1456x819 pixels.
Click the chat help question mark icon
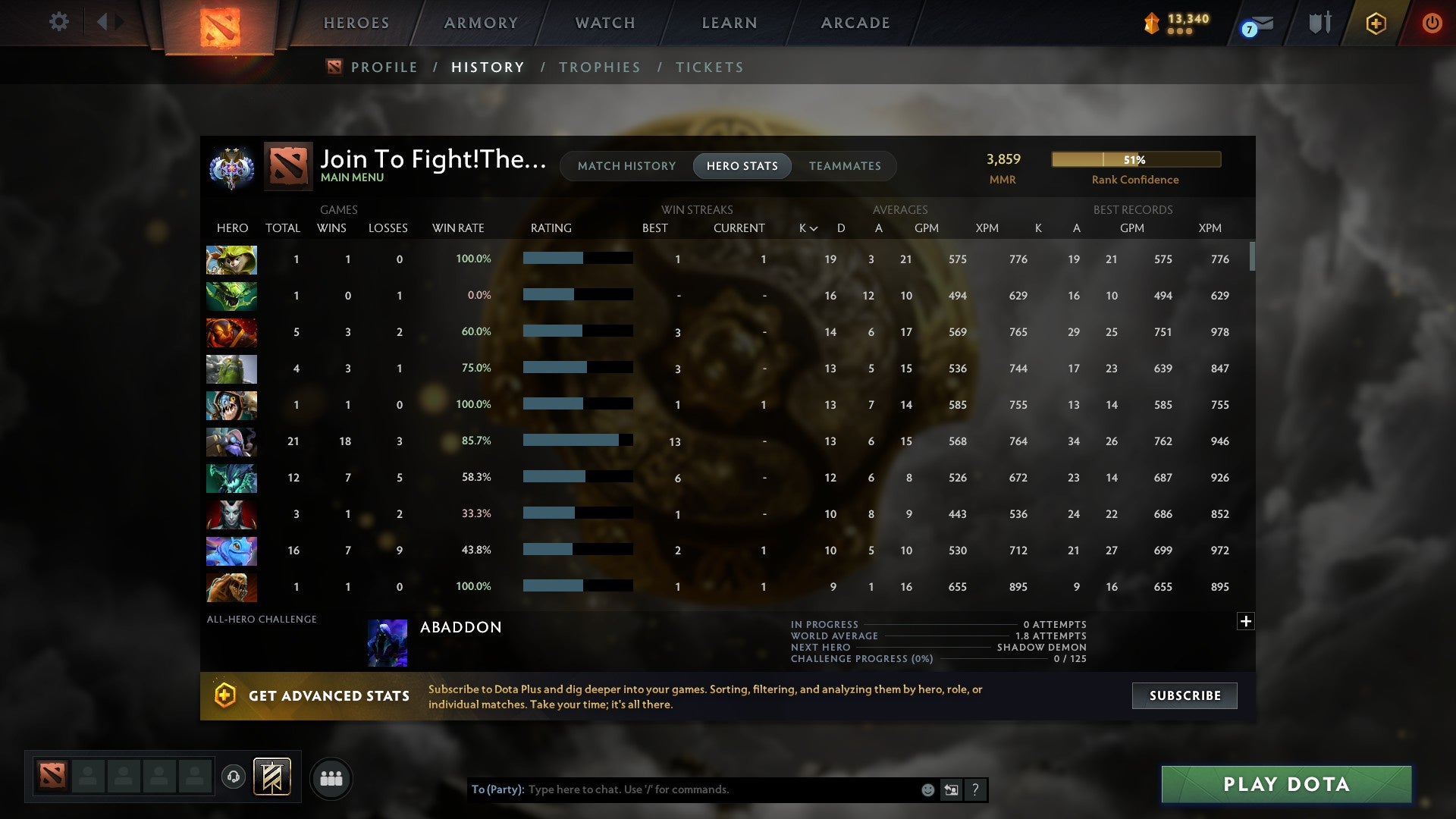pyautogui.click(x=975, y=789)
